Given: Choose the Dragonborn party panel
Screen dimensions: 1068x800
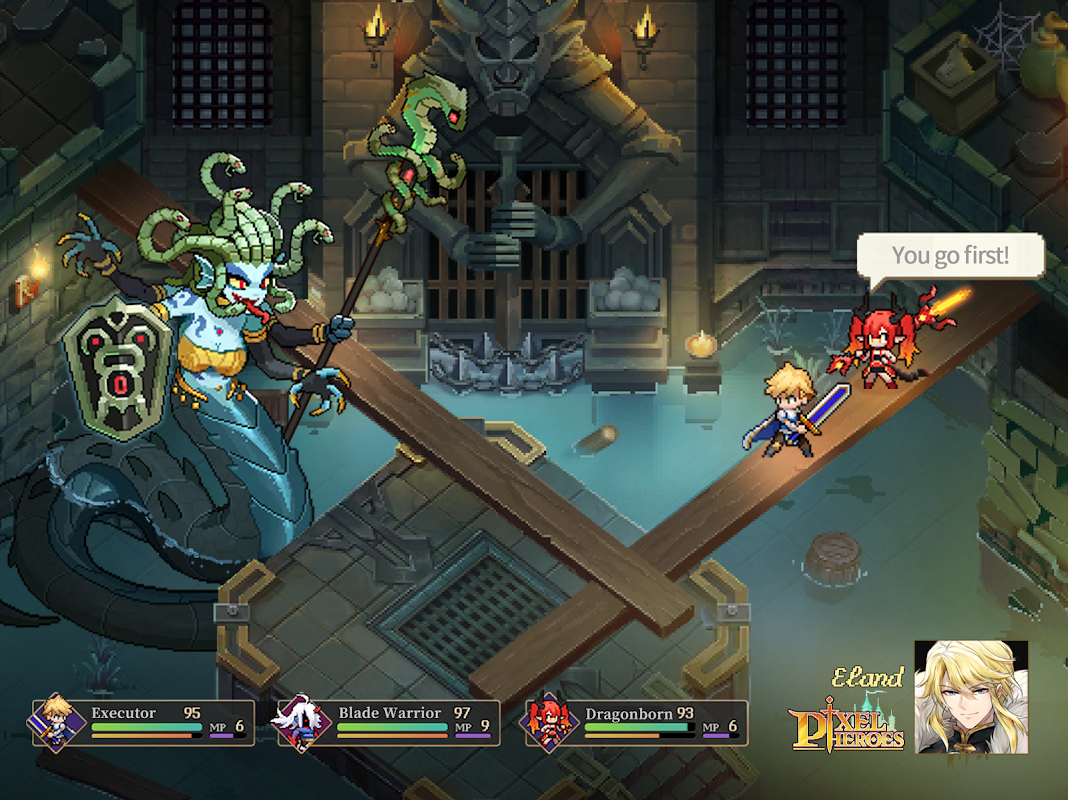Looking at the screenshot, I should (636, 723).
